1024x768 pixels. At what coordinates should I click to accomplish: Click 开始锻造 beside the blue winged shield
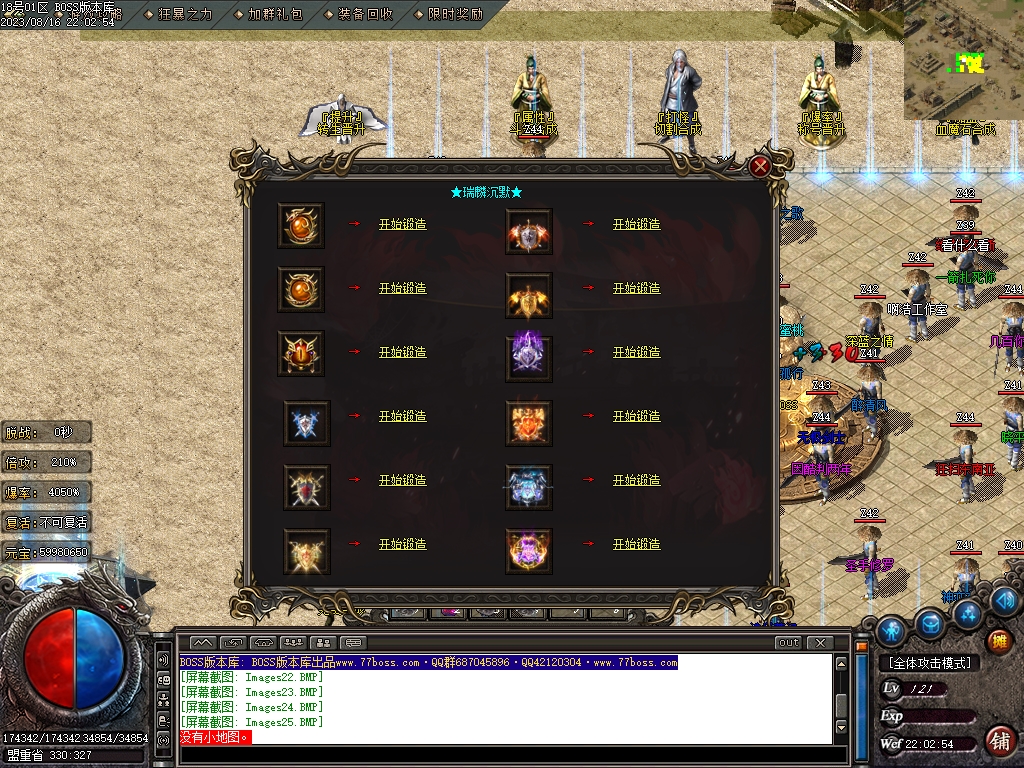(402, 416)
